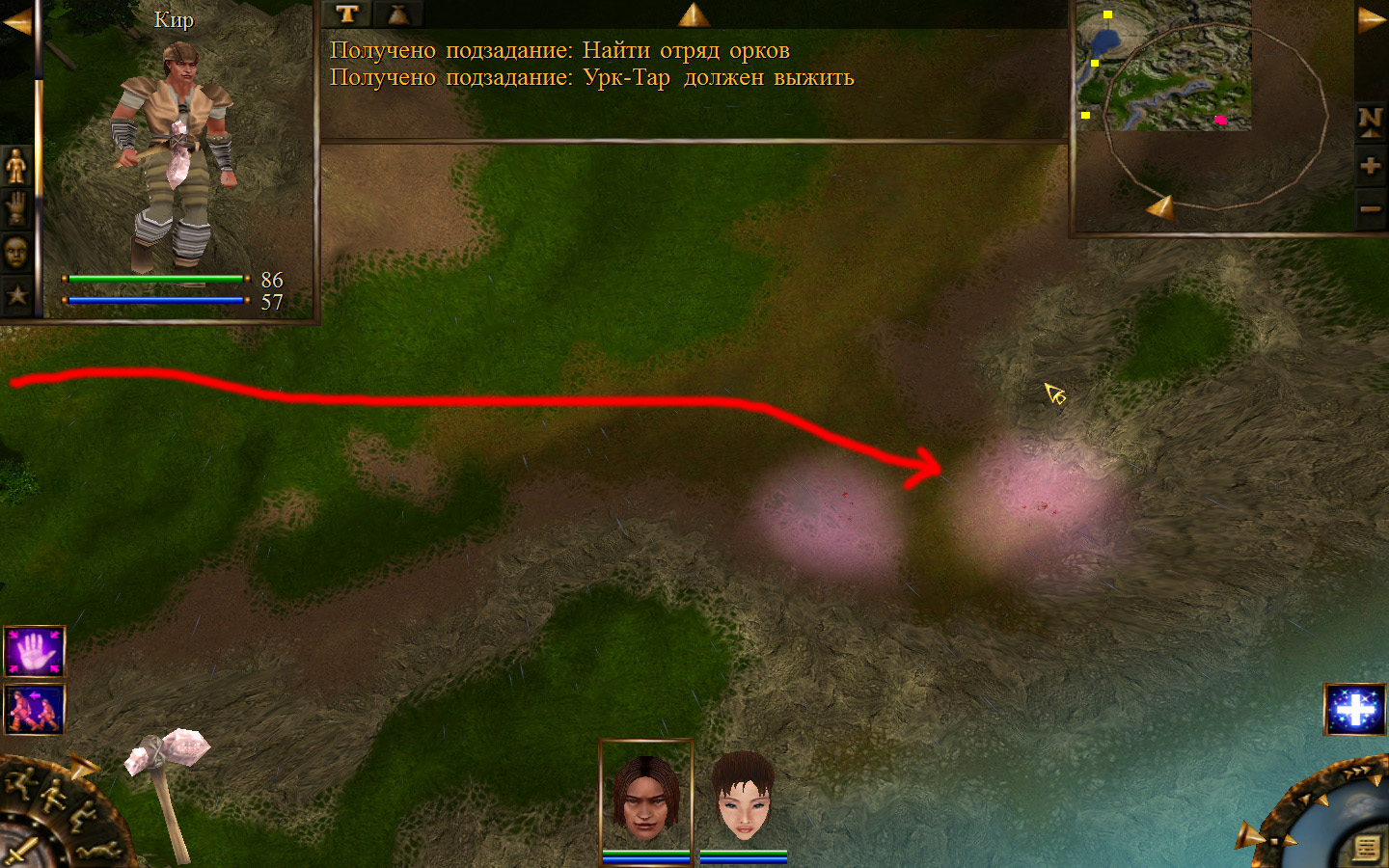
Task: Zoom in the minimap with the plus button
Action: 1370,166
